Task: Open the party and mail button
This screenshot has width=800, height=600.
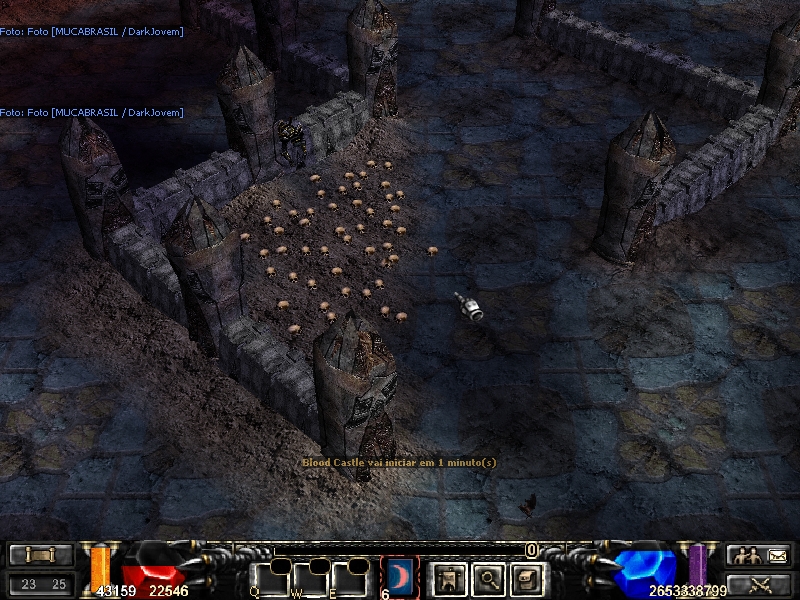Action: point(759,556)
